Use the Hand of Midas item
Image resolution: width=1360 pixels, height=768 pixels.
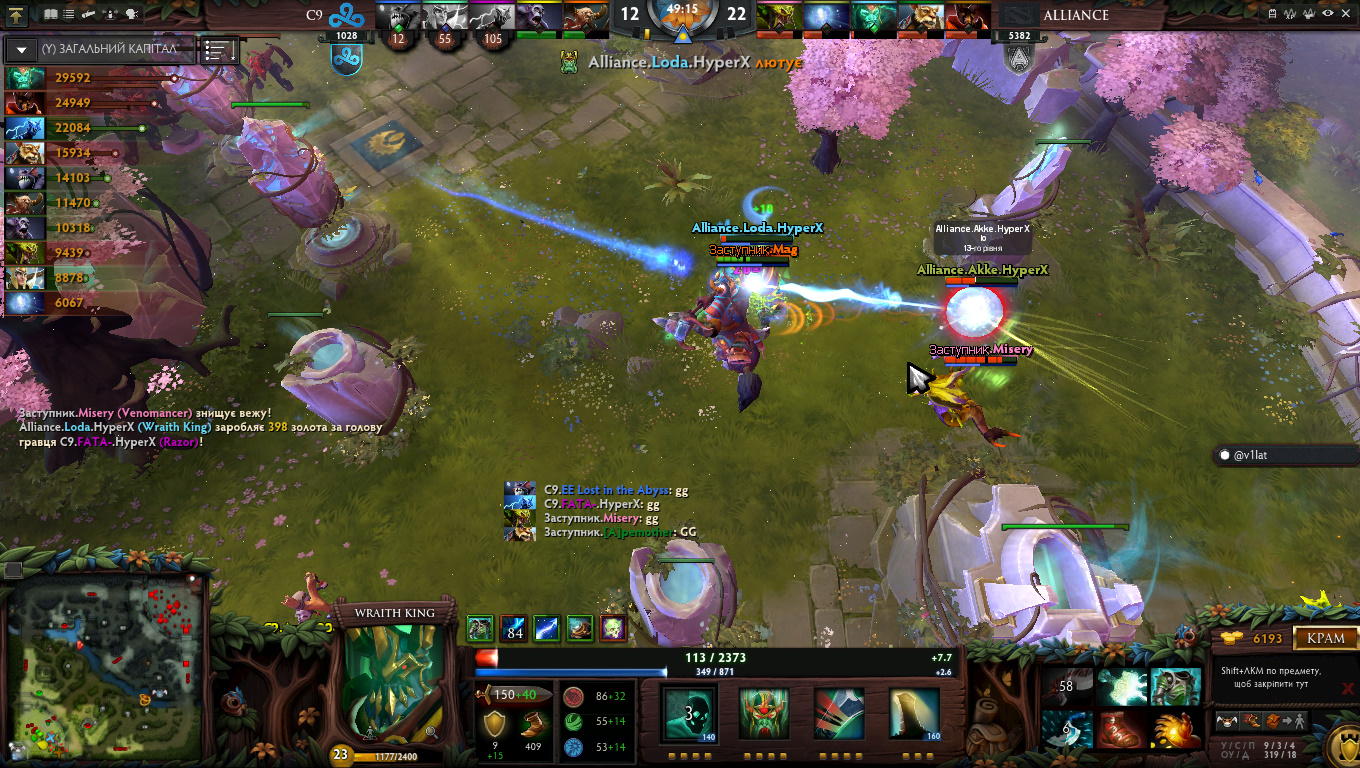pos(1176,730)
